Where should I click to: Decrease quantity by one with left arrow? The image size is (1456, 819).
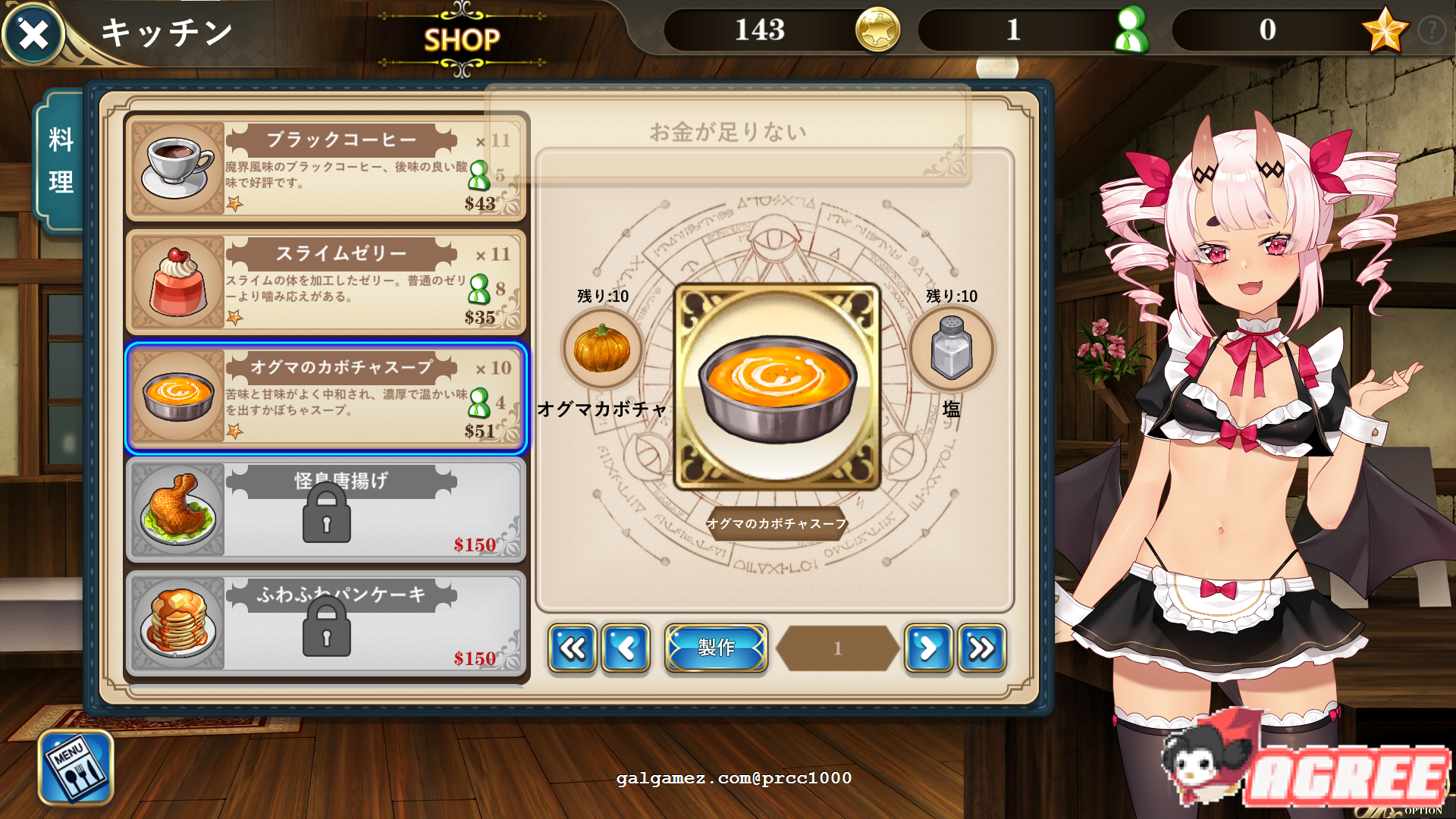click(626, 648)
